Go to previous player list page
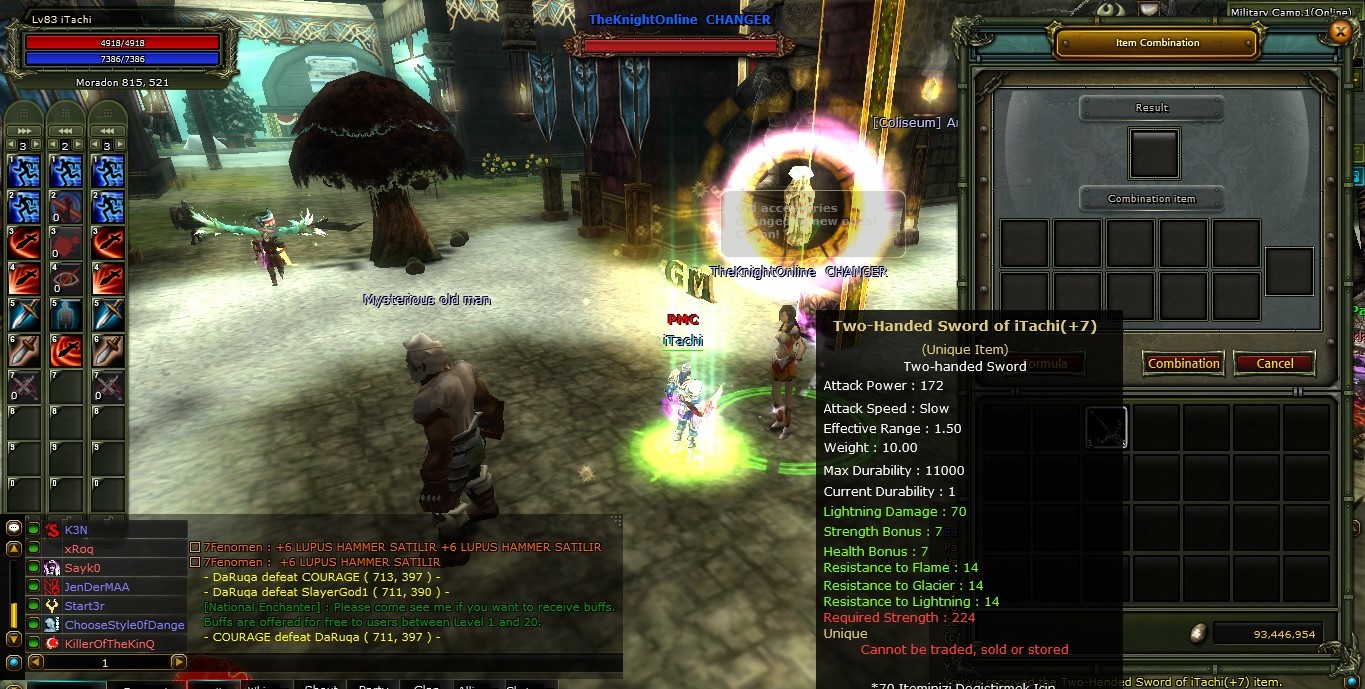This screenshot has width=1365, height=689. coord(35,662)
